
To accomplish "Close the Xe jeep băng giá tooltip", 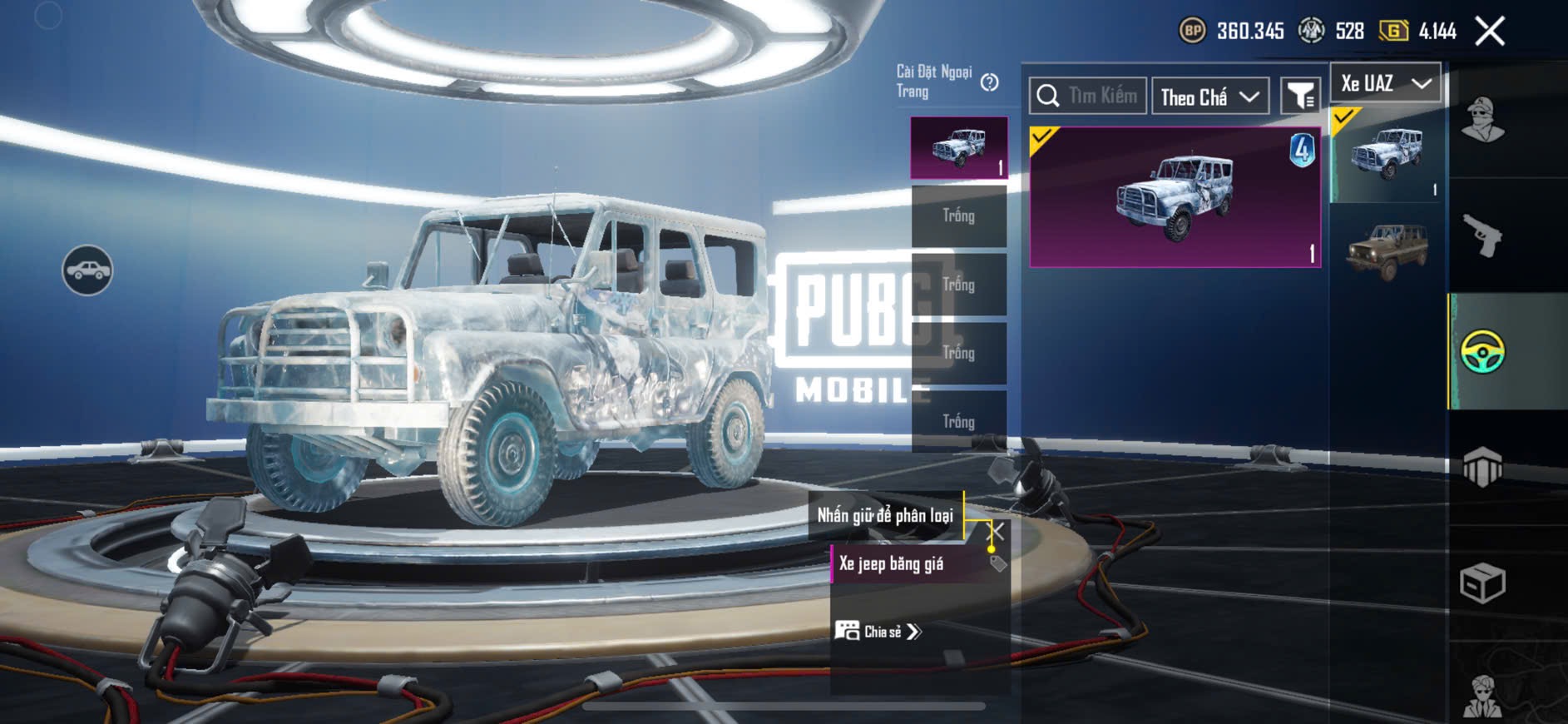I will [x=996, y=530].
